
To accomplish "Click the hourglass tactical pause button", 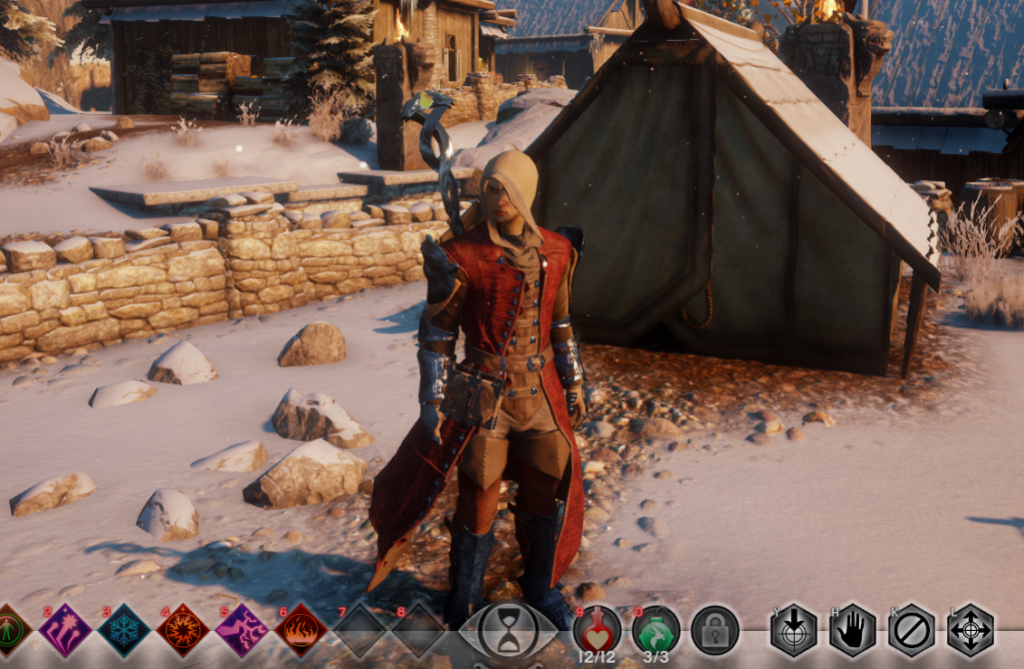I will coord(508,630).
